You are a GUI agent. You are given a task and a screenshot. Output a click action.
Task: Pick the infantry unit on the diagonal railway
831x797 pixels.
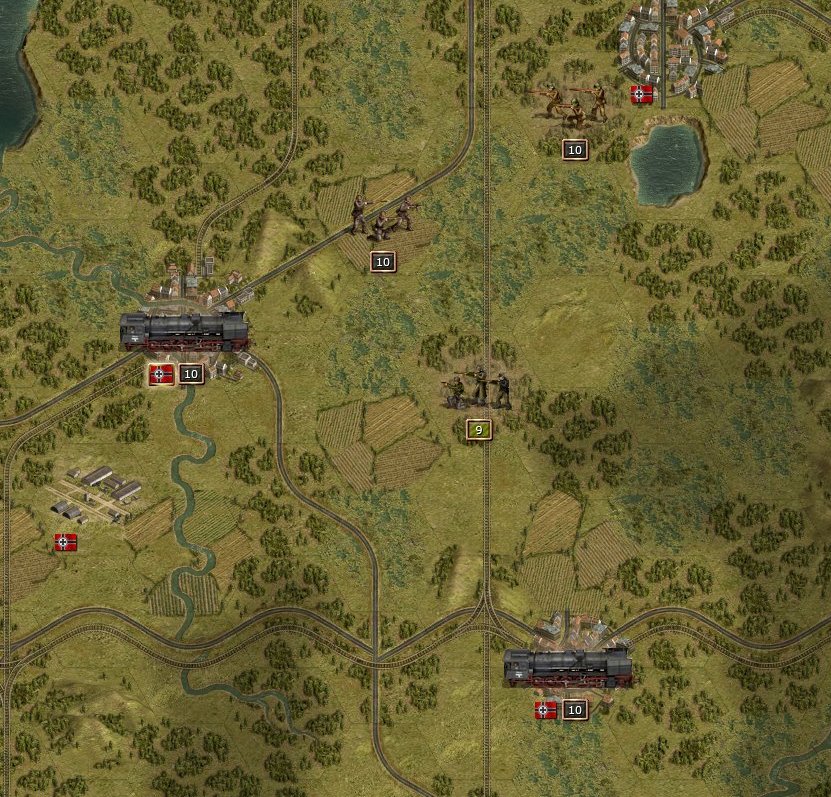coord(381,218)
